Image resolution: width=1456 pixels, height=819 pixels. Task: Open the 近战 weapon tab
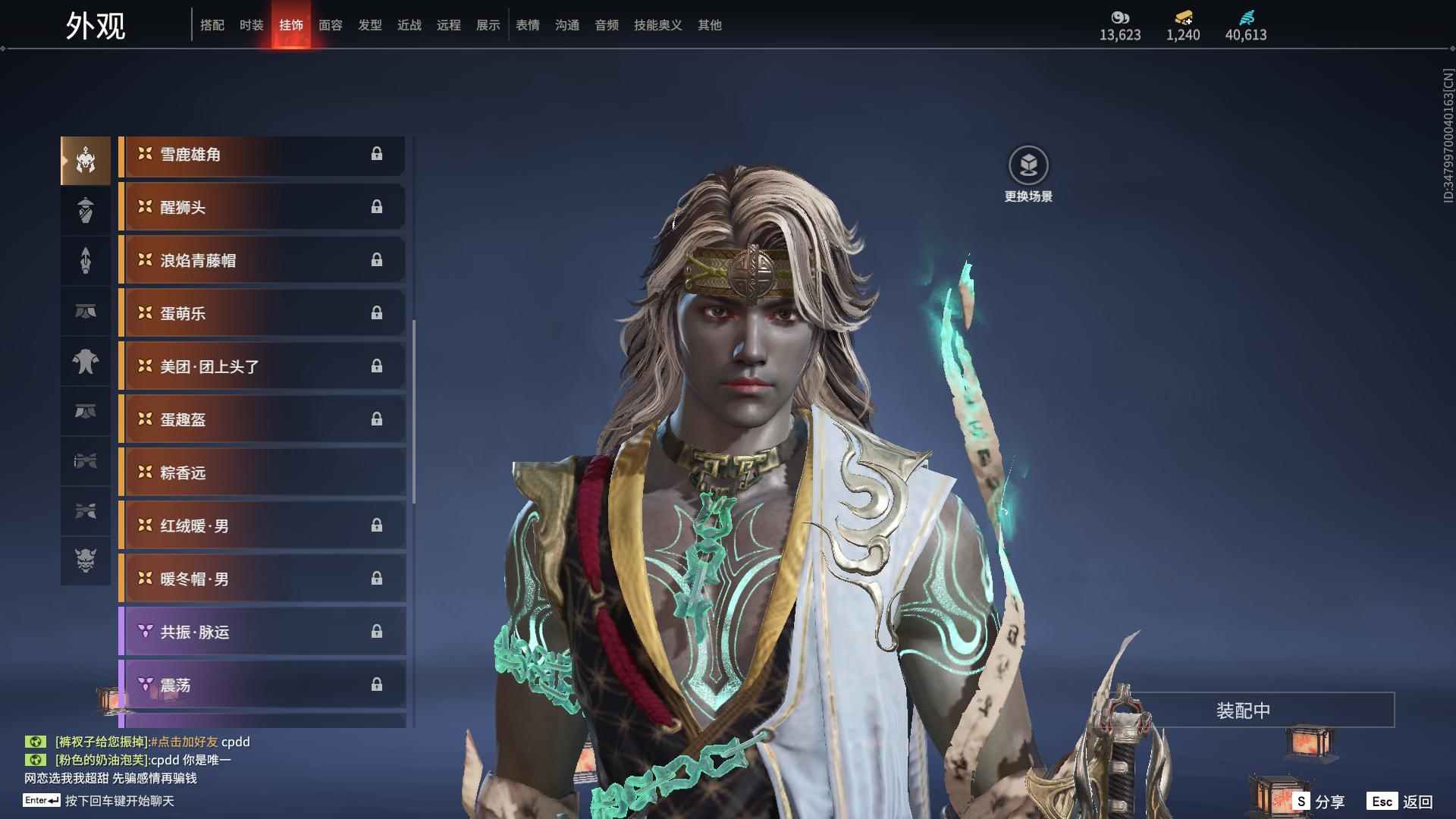[x=409, y=25]
